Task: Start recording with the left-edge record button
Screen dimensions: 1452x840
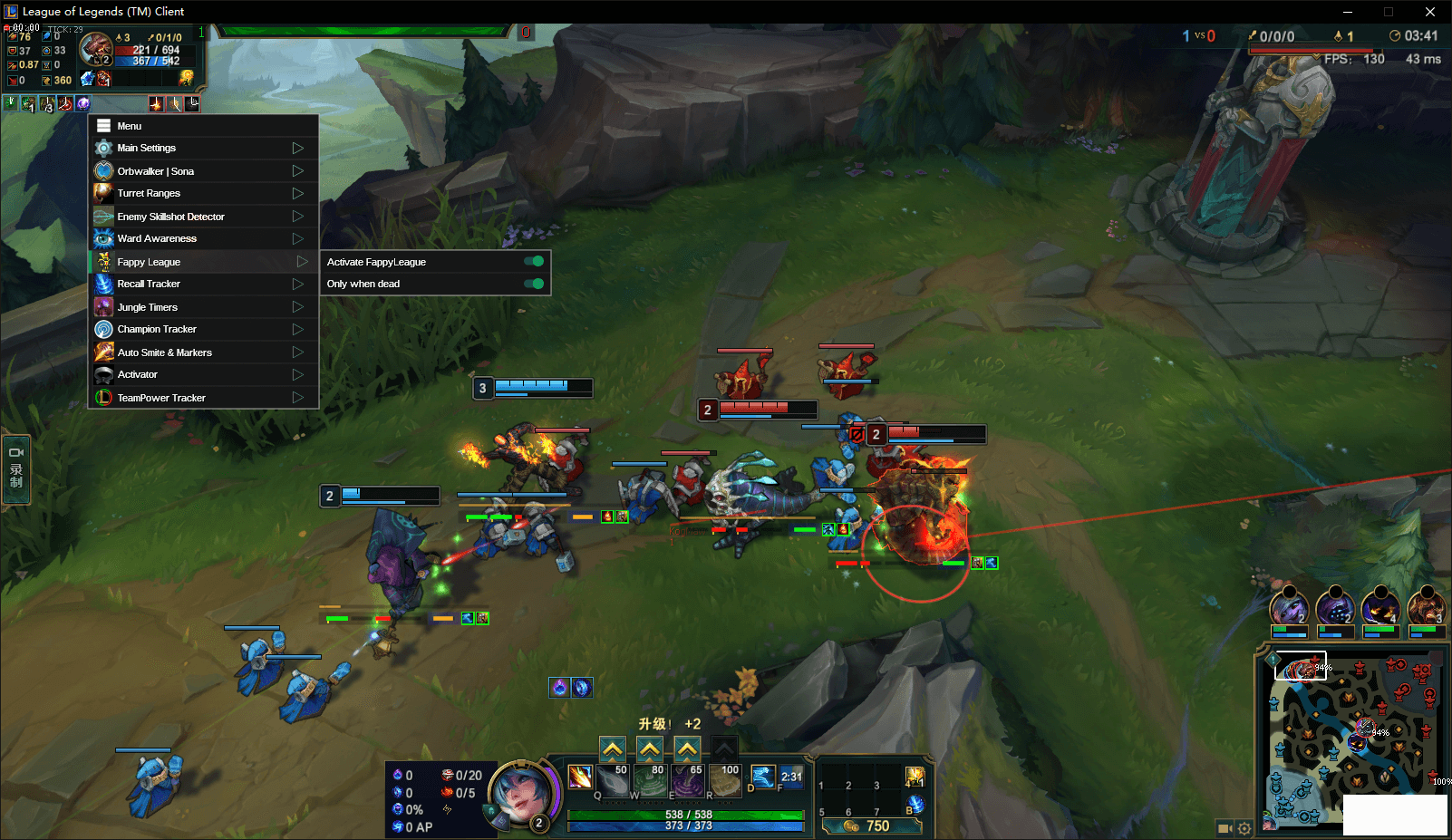Action: pos(16,468)
